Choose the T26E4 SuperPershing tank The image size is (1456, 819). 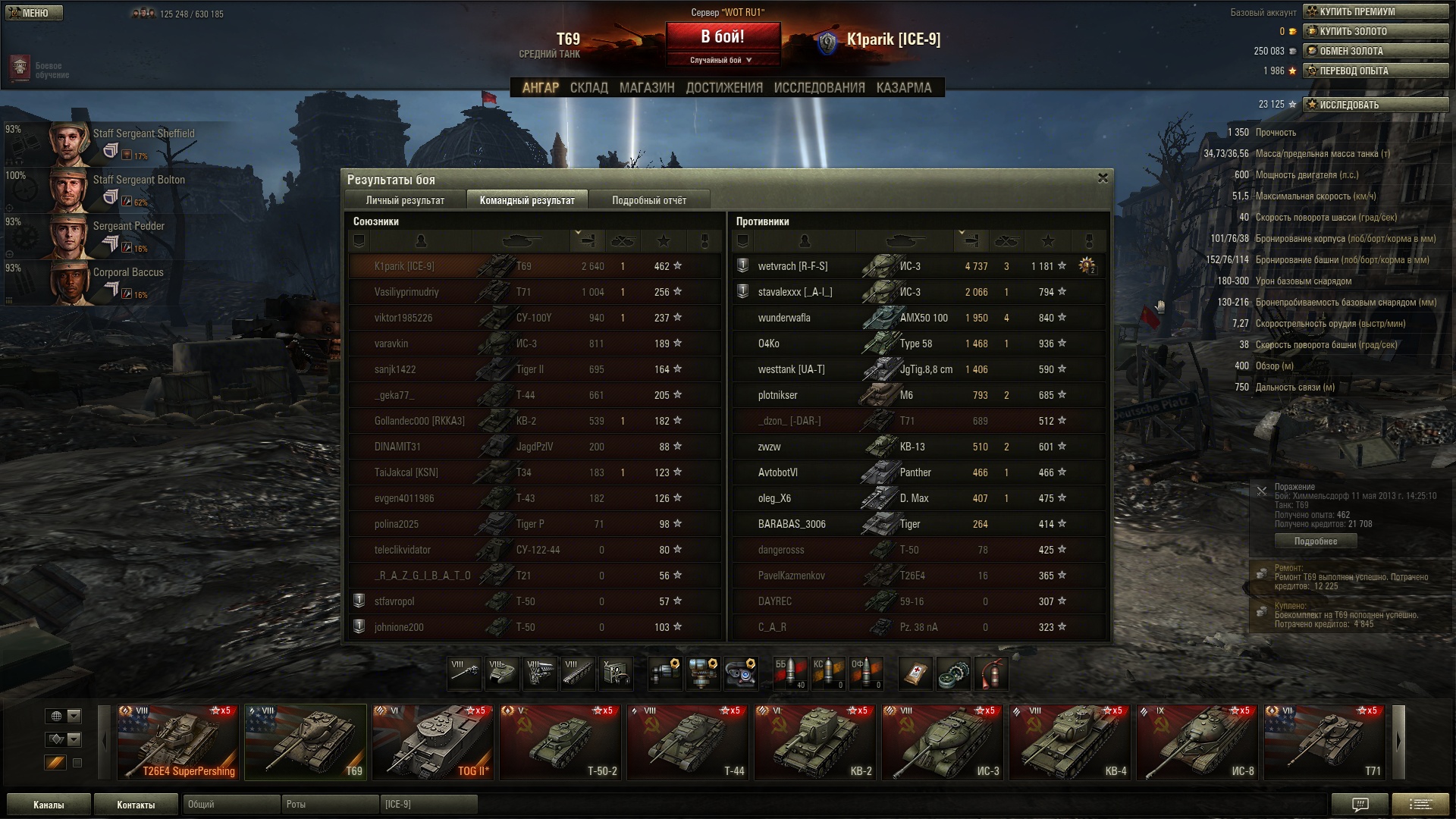178,742
